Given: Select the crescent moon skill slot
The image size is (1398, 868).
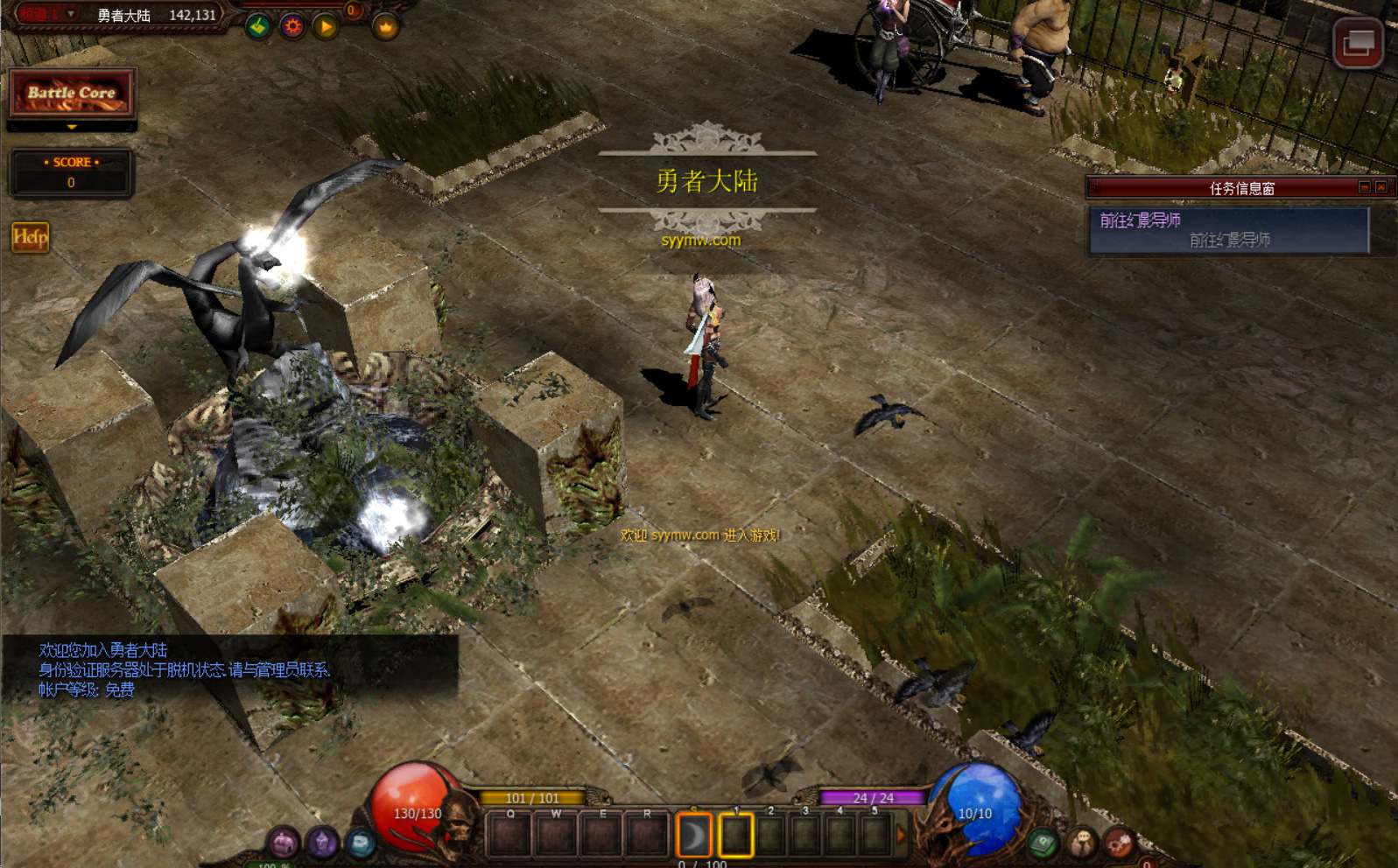Looking at the screenshot, I should 693,836.
